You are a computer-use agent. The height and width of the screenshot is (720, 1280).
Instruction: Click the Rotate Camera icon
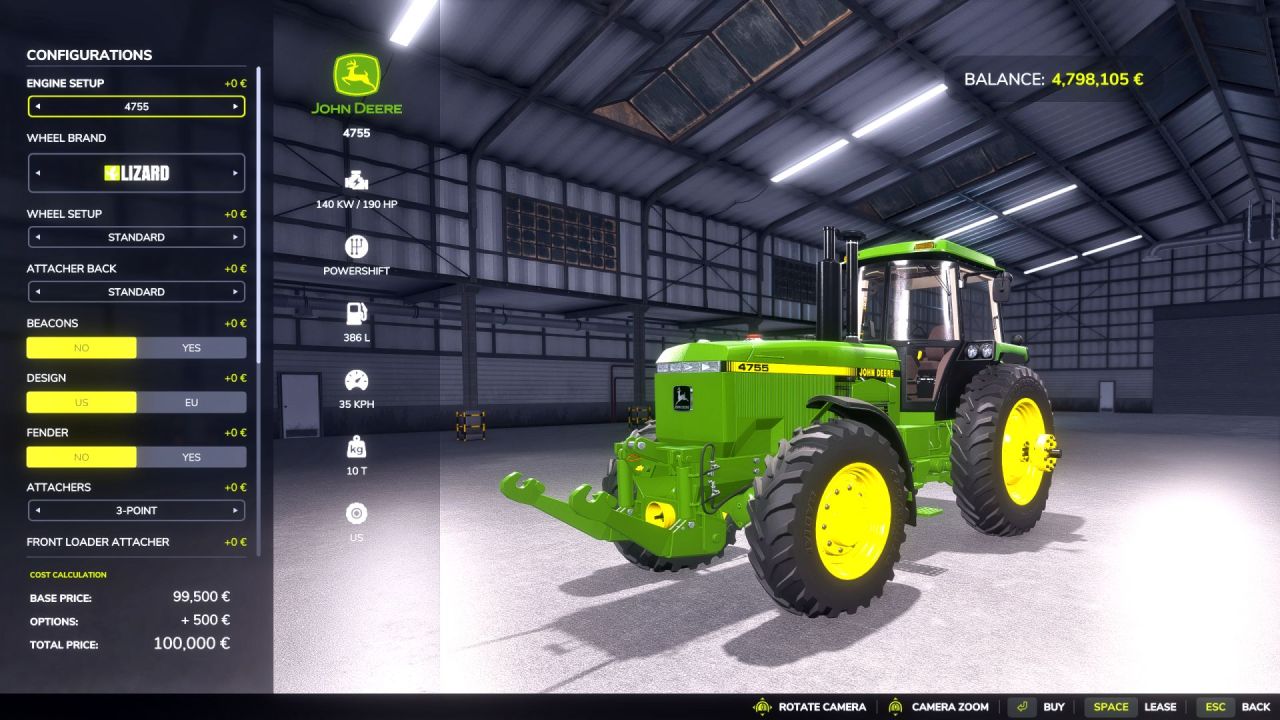(x=763, y=706)
